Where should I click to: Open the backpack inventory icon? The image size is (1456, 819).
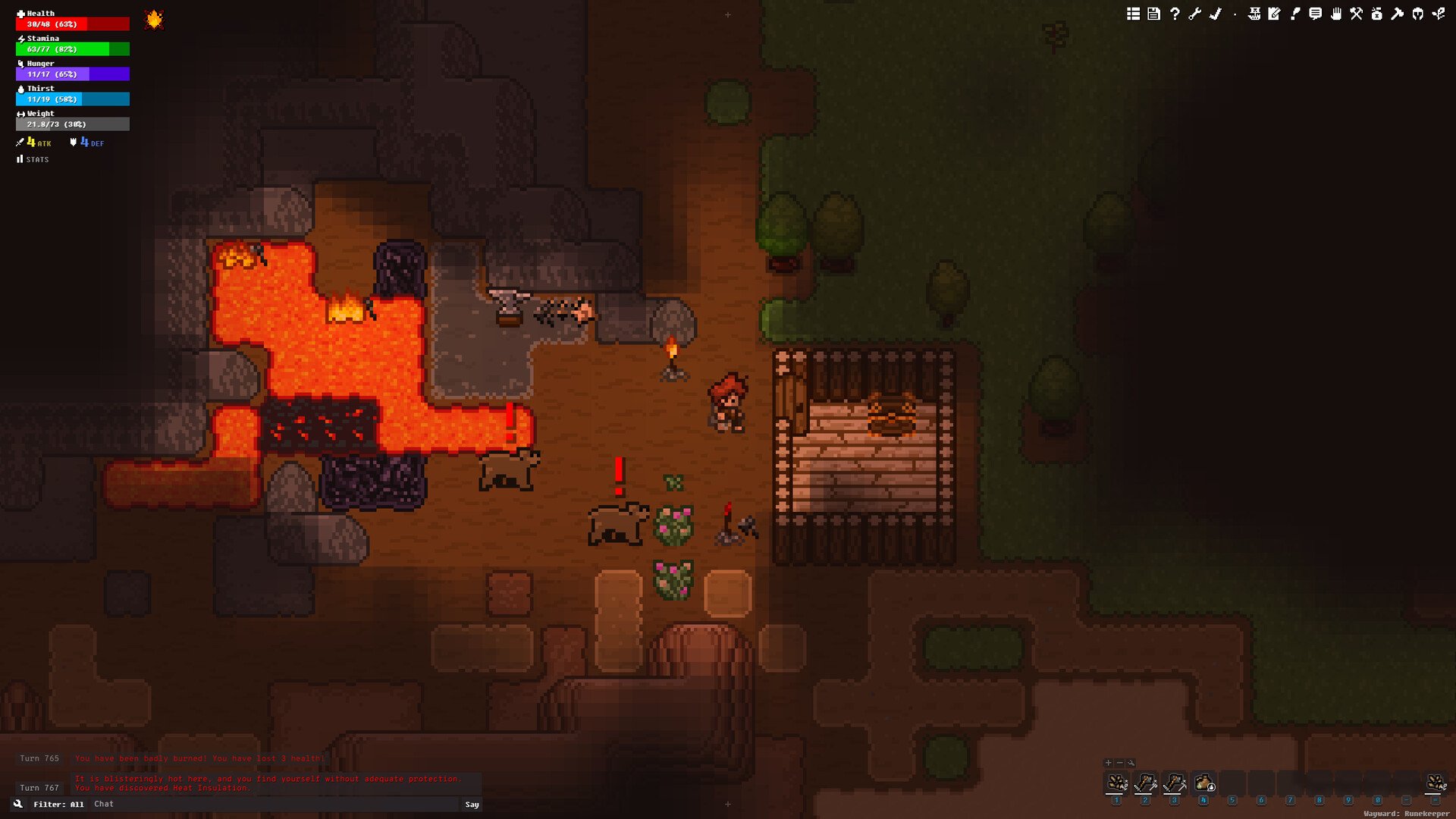pos(1376,14)
